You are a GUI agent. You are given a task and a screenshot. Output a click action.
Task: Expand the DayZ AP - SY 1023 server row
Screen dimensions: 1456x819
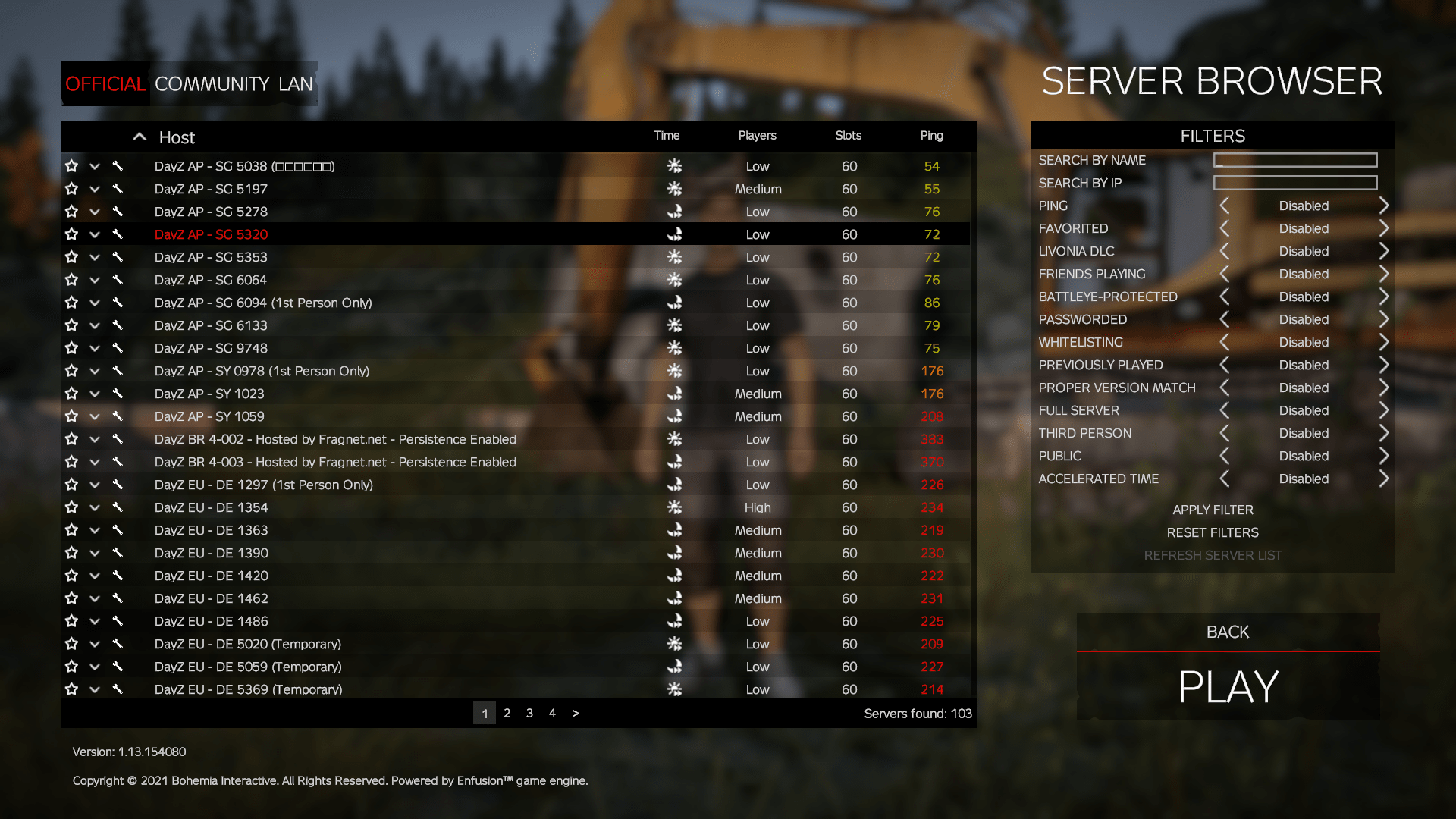pyautogui.click(x=95, y=394)
